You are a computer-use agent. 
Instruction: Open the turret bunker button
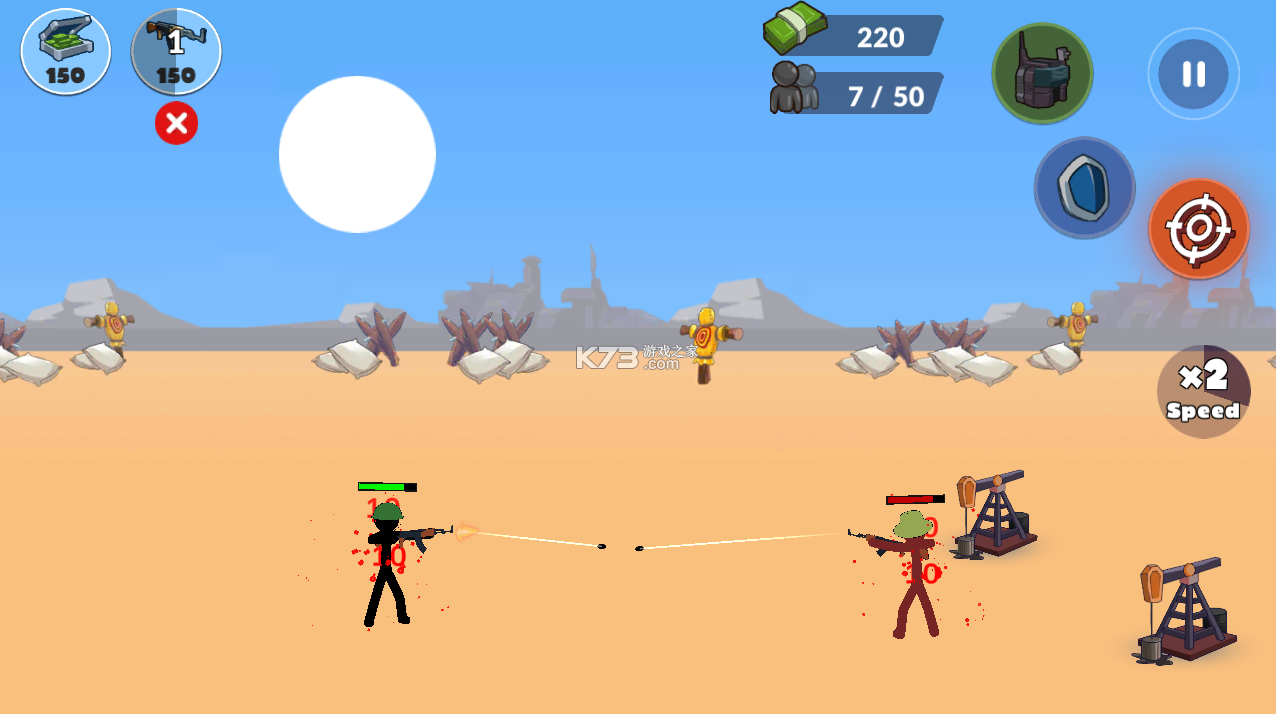(1042, 73)
